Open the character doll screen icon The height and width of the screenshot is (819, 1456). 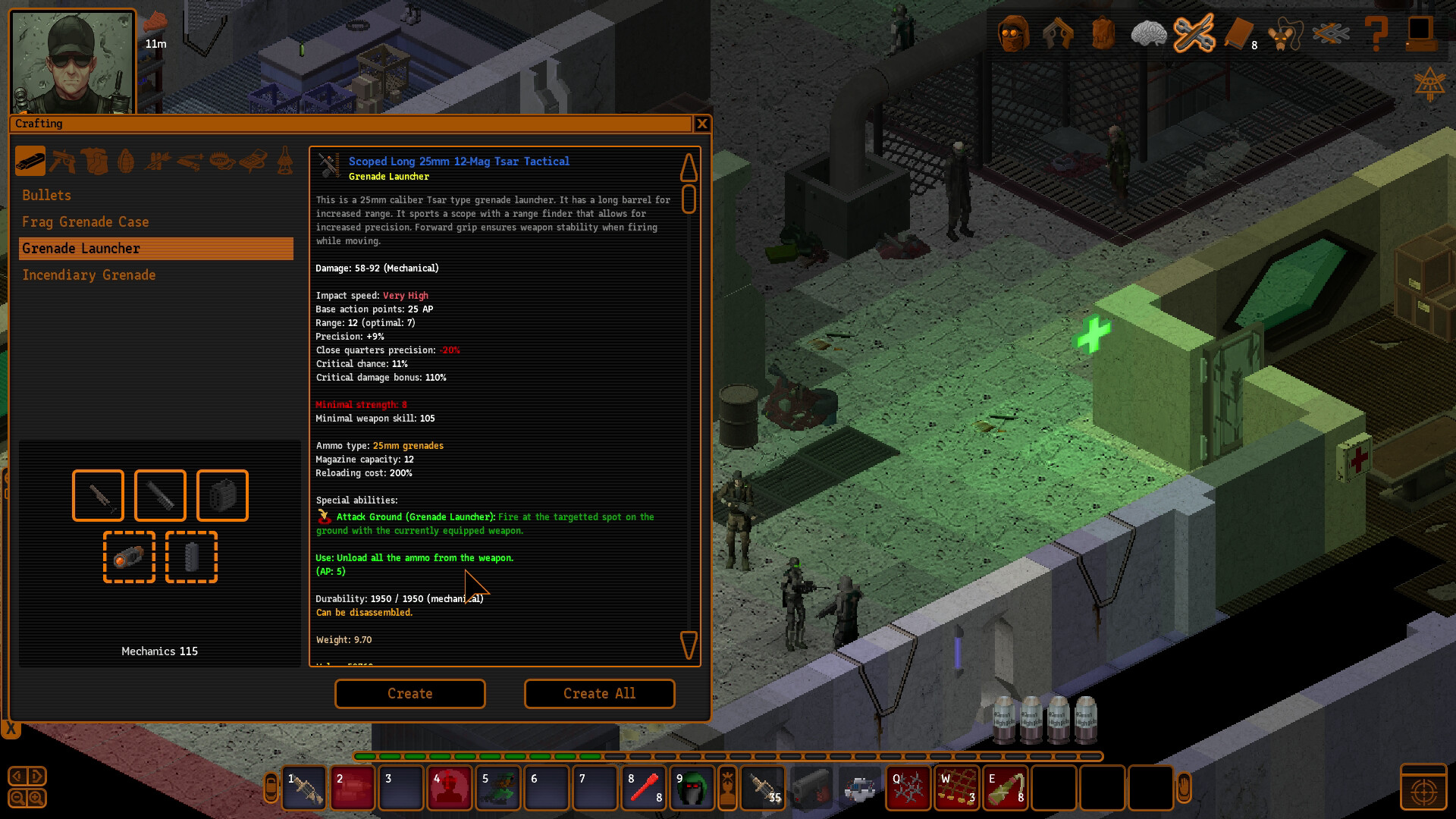pyautogui.click(x=1015, y=34)
